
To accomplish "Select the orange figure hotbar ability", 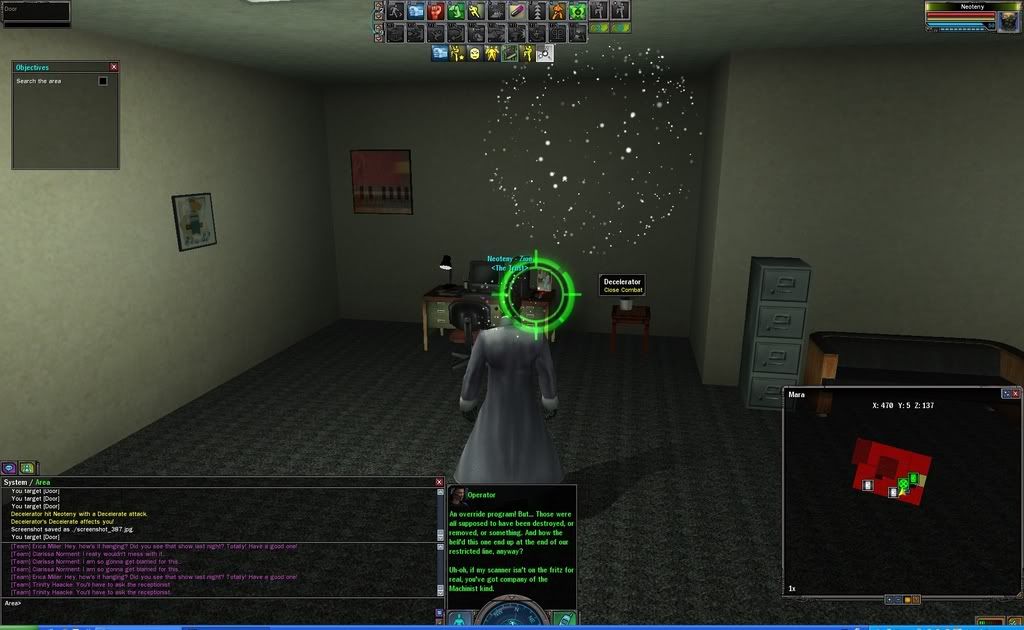I will pos(557,11).
